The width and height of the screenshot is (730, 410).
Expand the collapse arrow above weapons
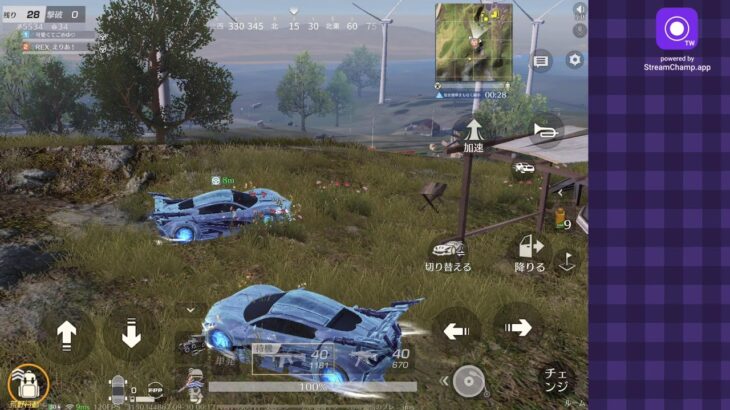click(x=190, y=311)
